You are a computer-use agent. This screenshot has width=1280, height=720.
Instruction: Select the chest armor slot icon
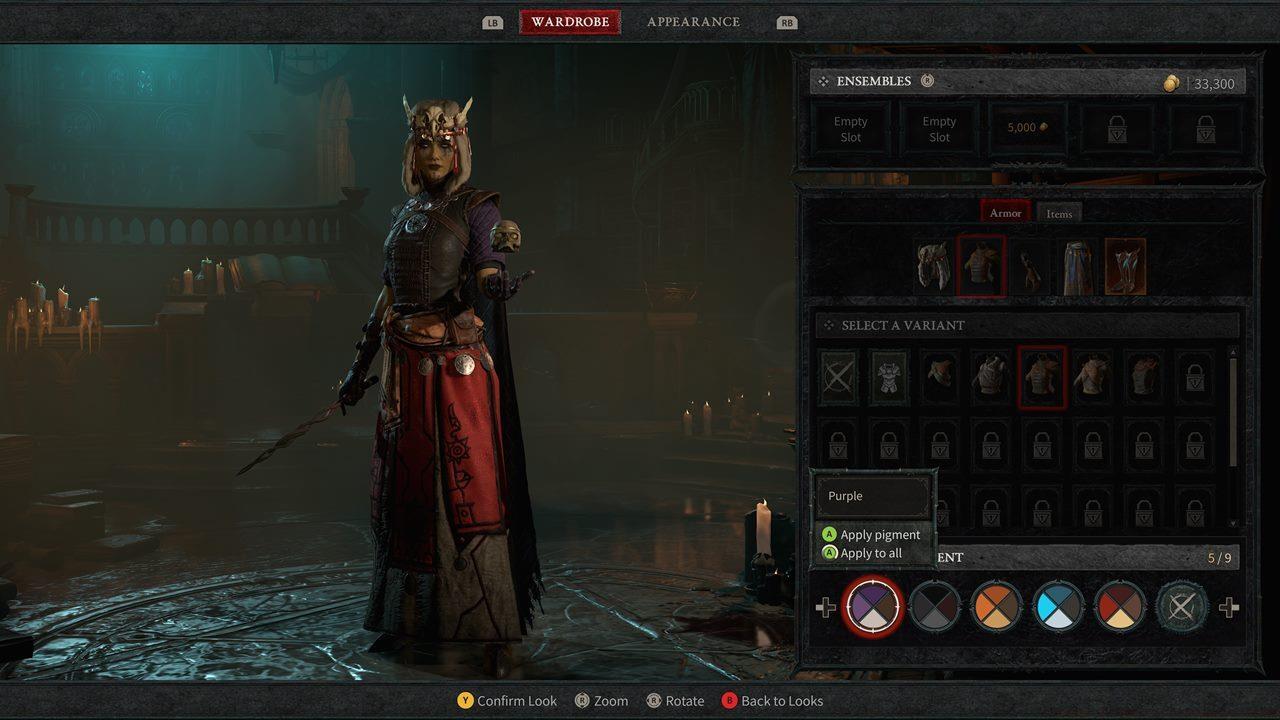point(980,263)
